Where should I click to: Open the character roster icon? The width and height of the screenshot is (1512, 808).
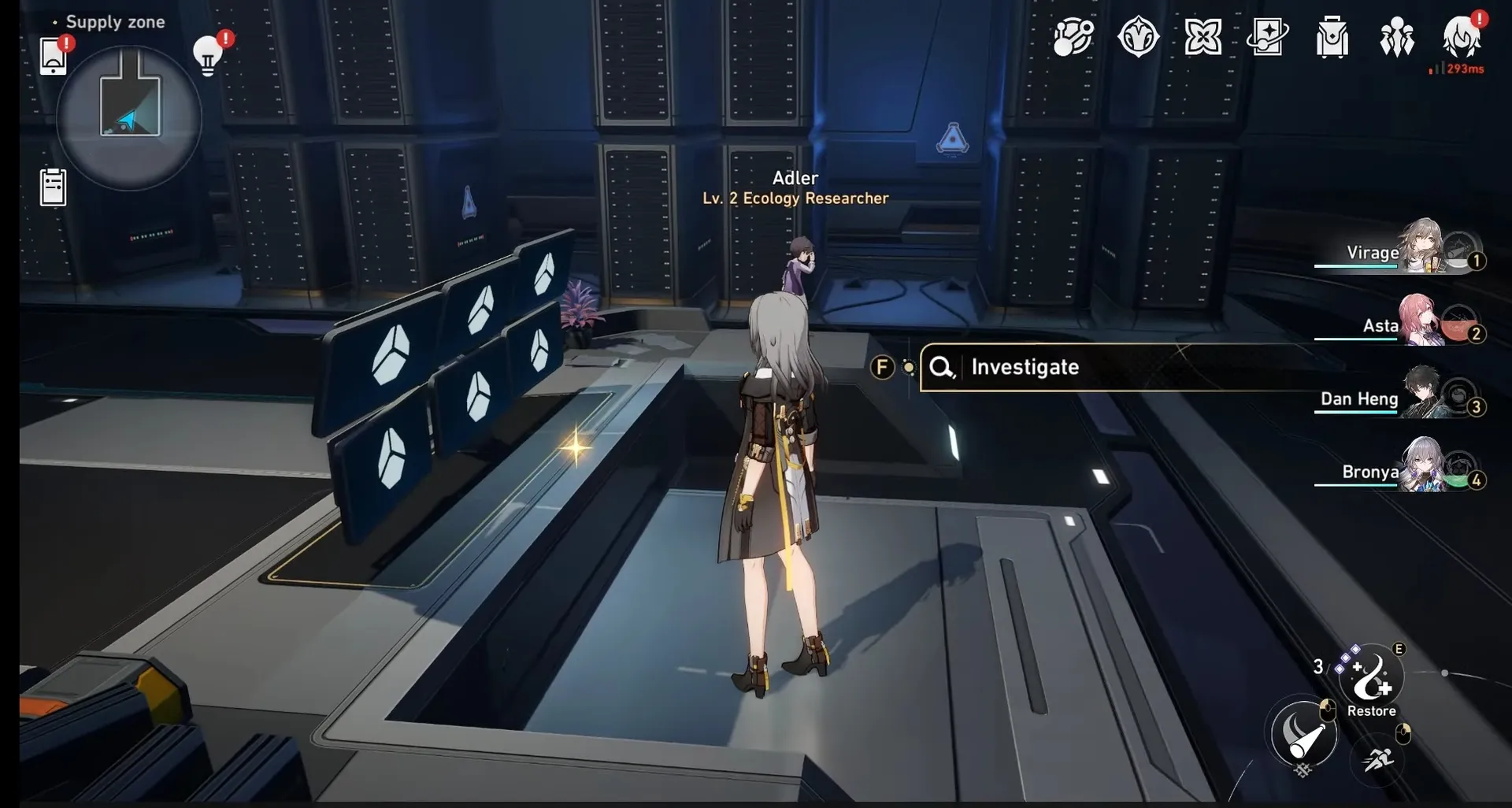coord(1396,37)
